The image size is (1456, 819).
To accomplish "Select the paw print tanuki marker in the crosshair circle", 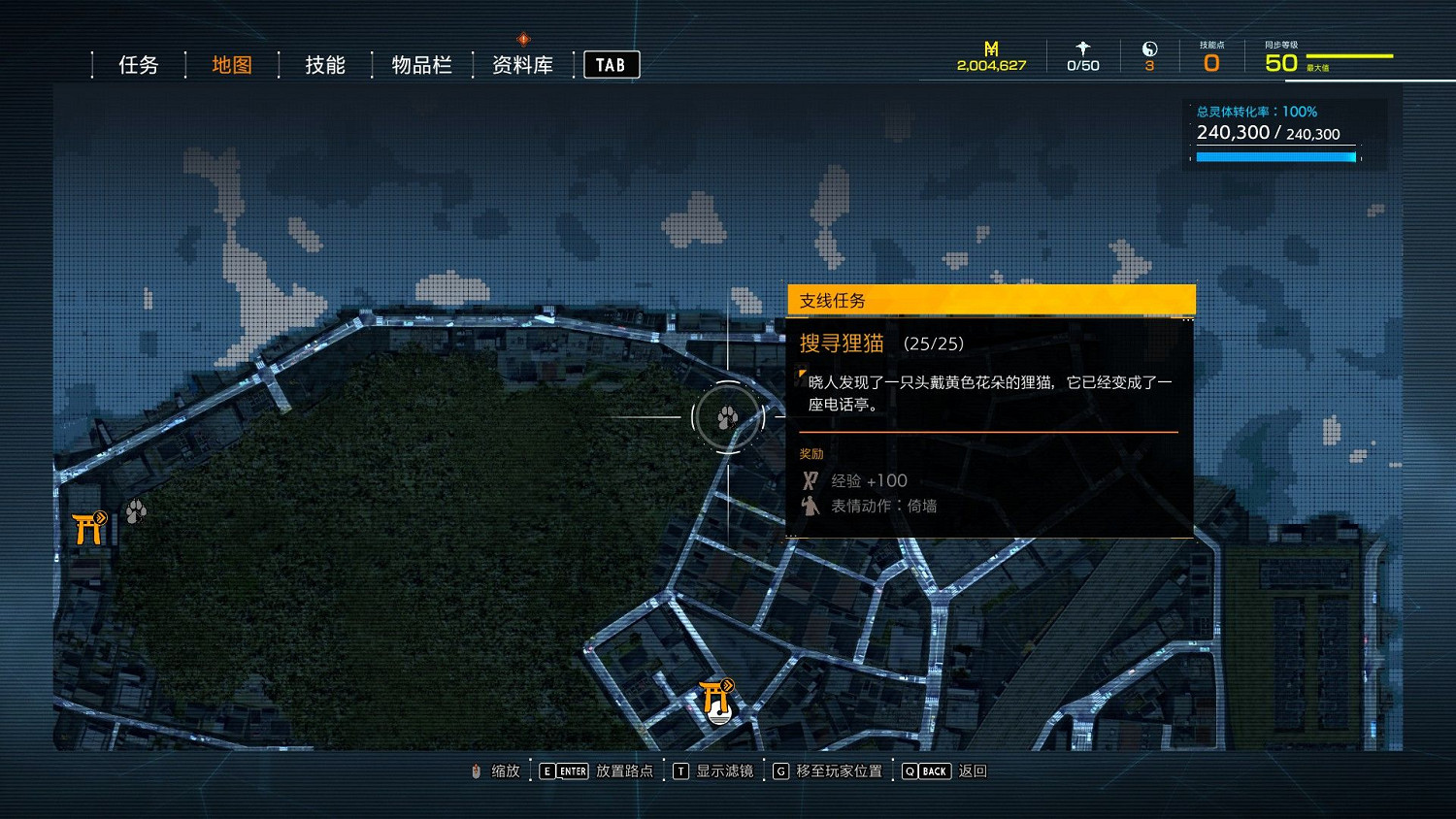I will 730,416.
